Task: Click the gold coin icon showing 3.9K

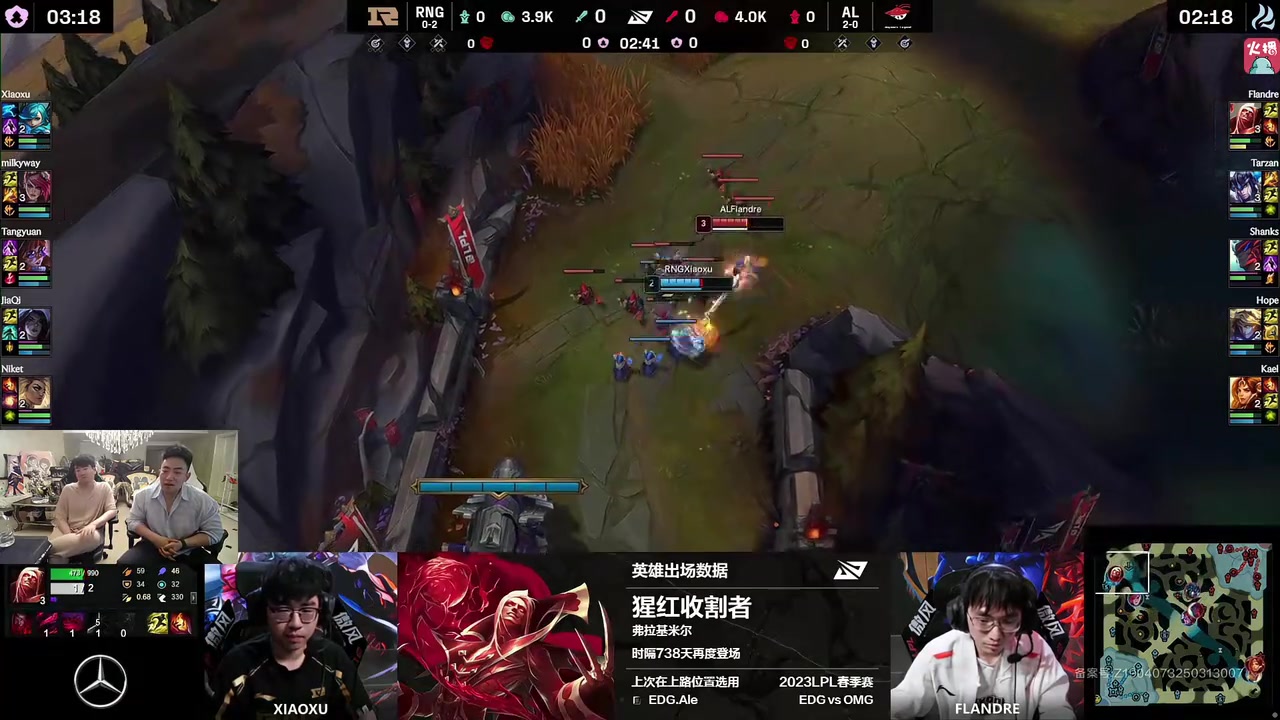Action: coord(507,16)
